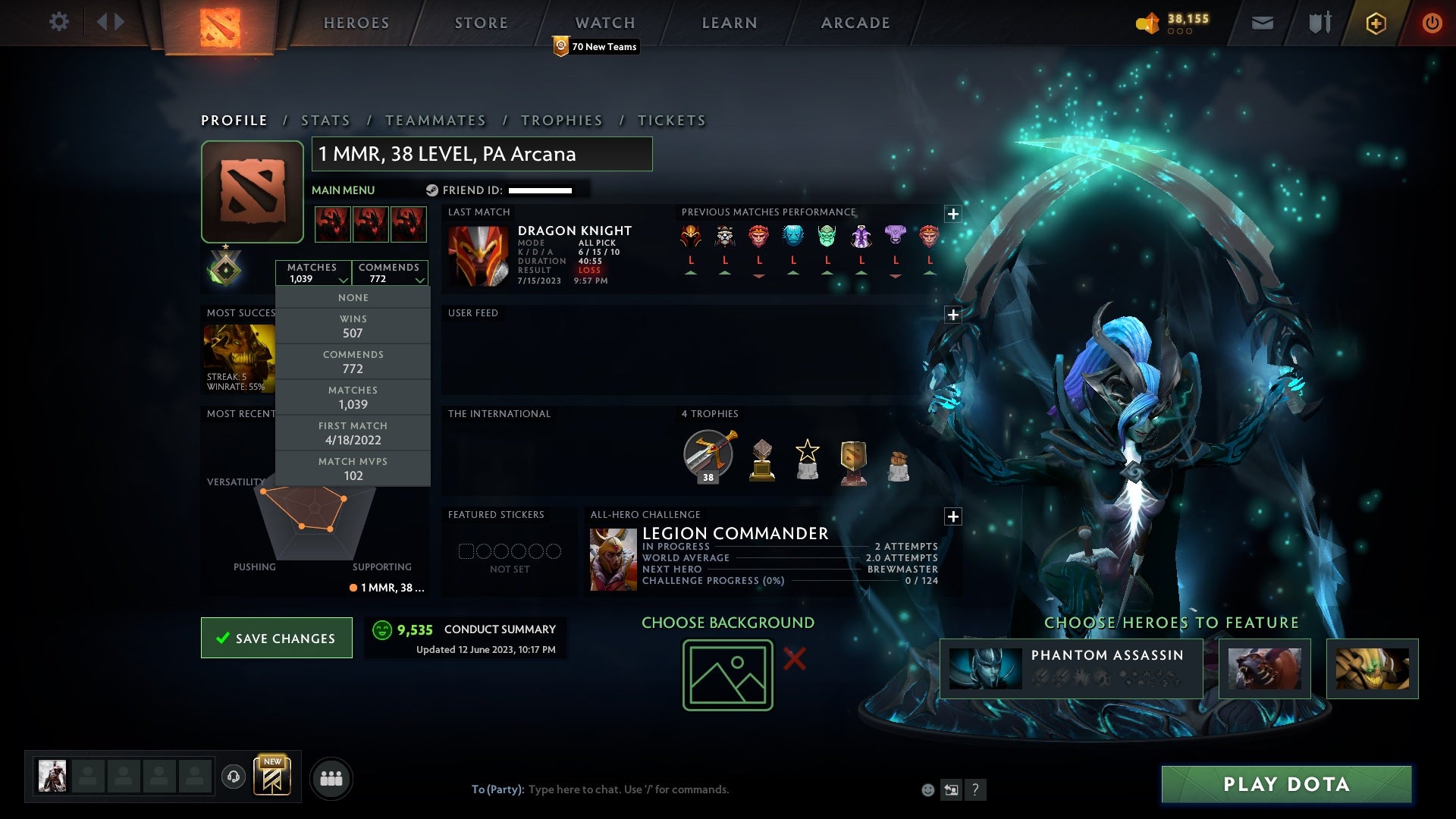
Task: Select WINS in the stat dropdown list
Action: (x=353, y=325)
